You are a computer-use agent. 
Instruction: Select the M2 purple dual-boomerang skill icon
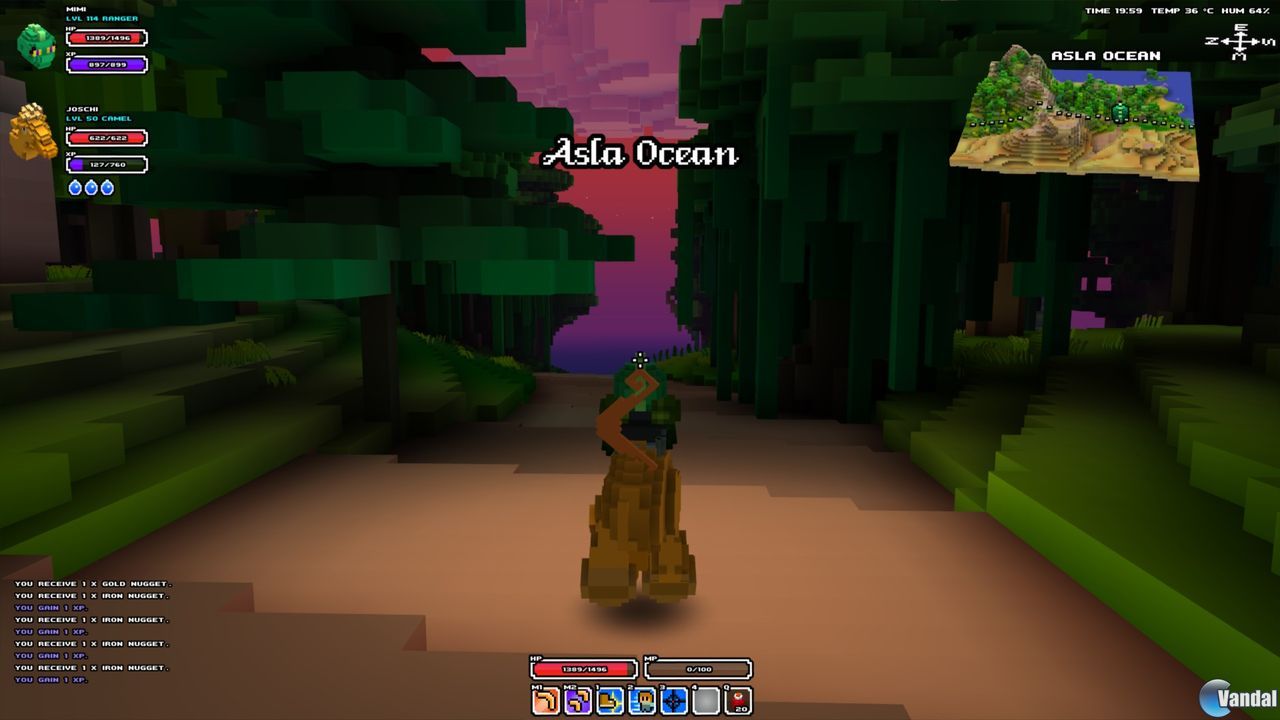pos(578,700)
